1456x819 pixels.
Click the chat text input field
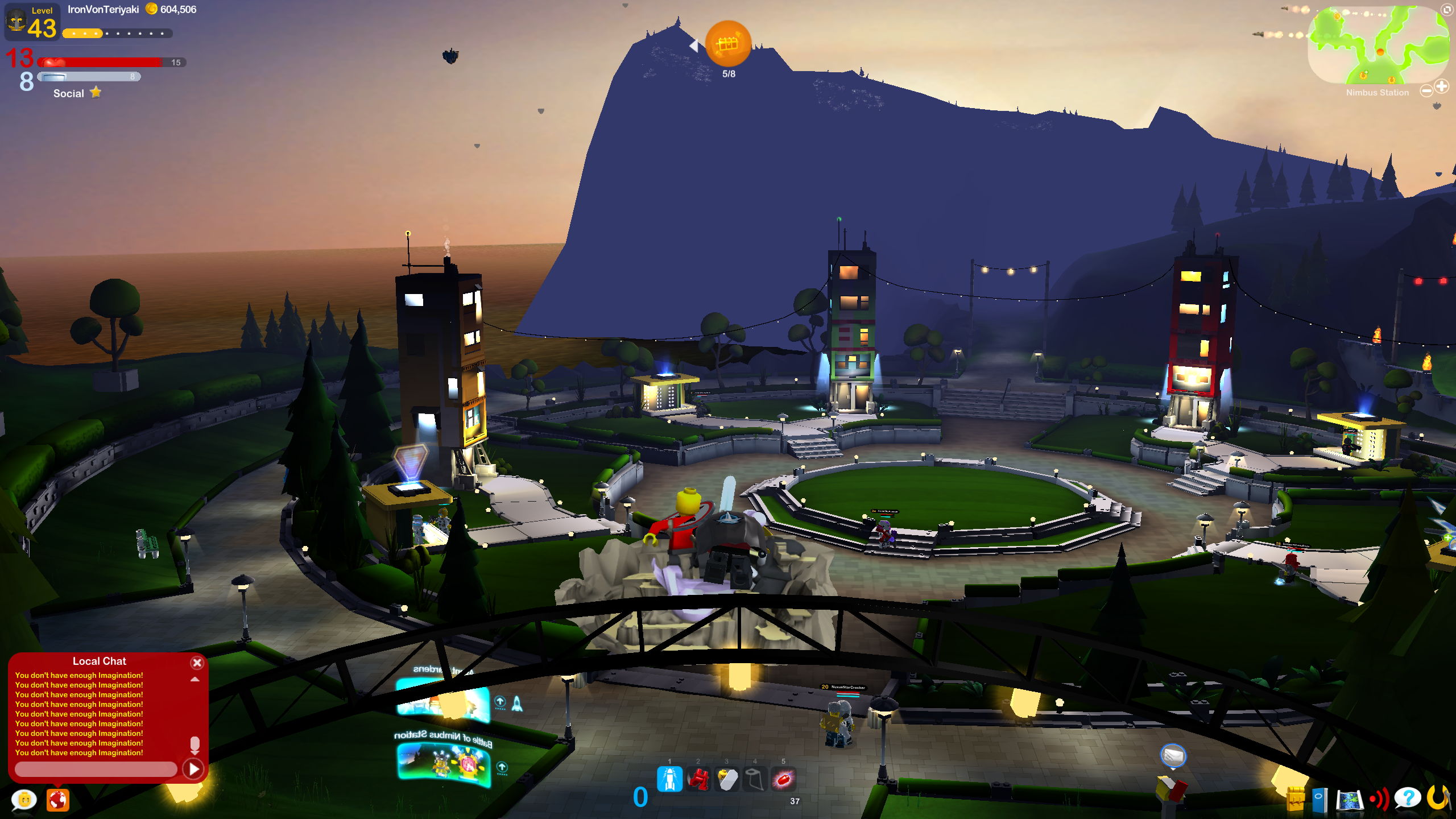(x=96, y=769)
